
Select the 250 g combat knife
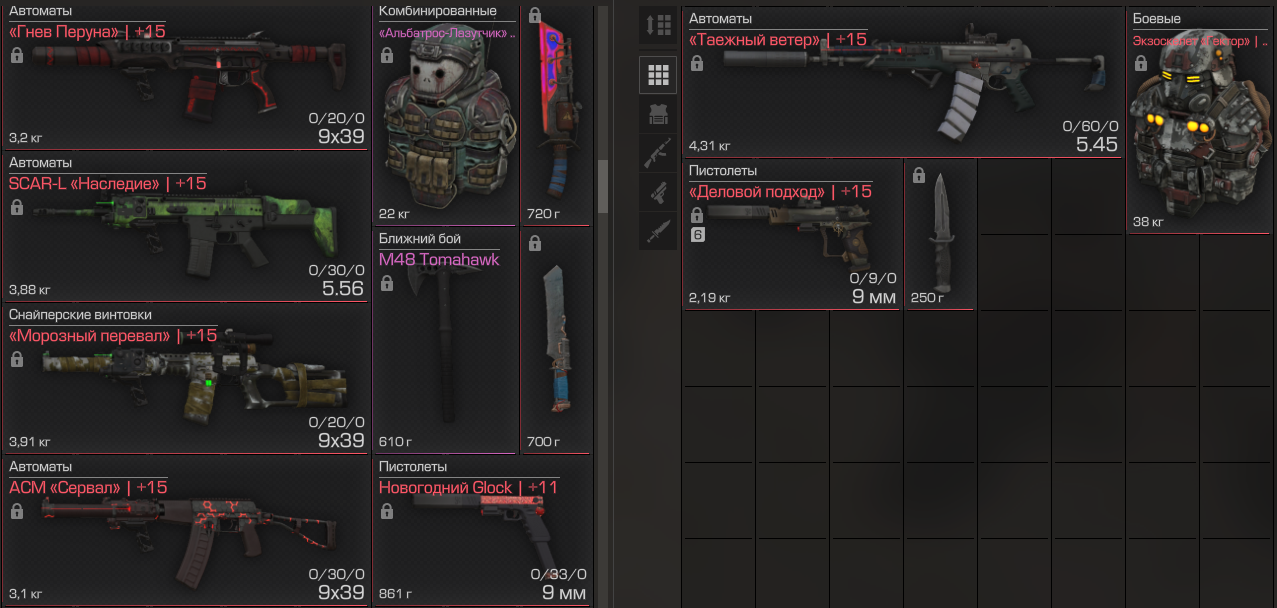pyautogui.click(x=939, y=235)
